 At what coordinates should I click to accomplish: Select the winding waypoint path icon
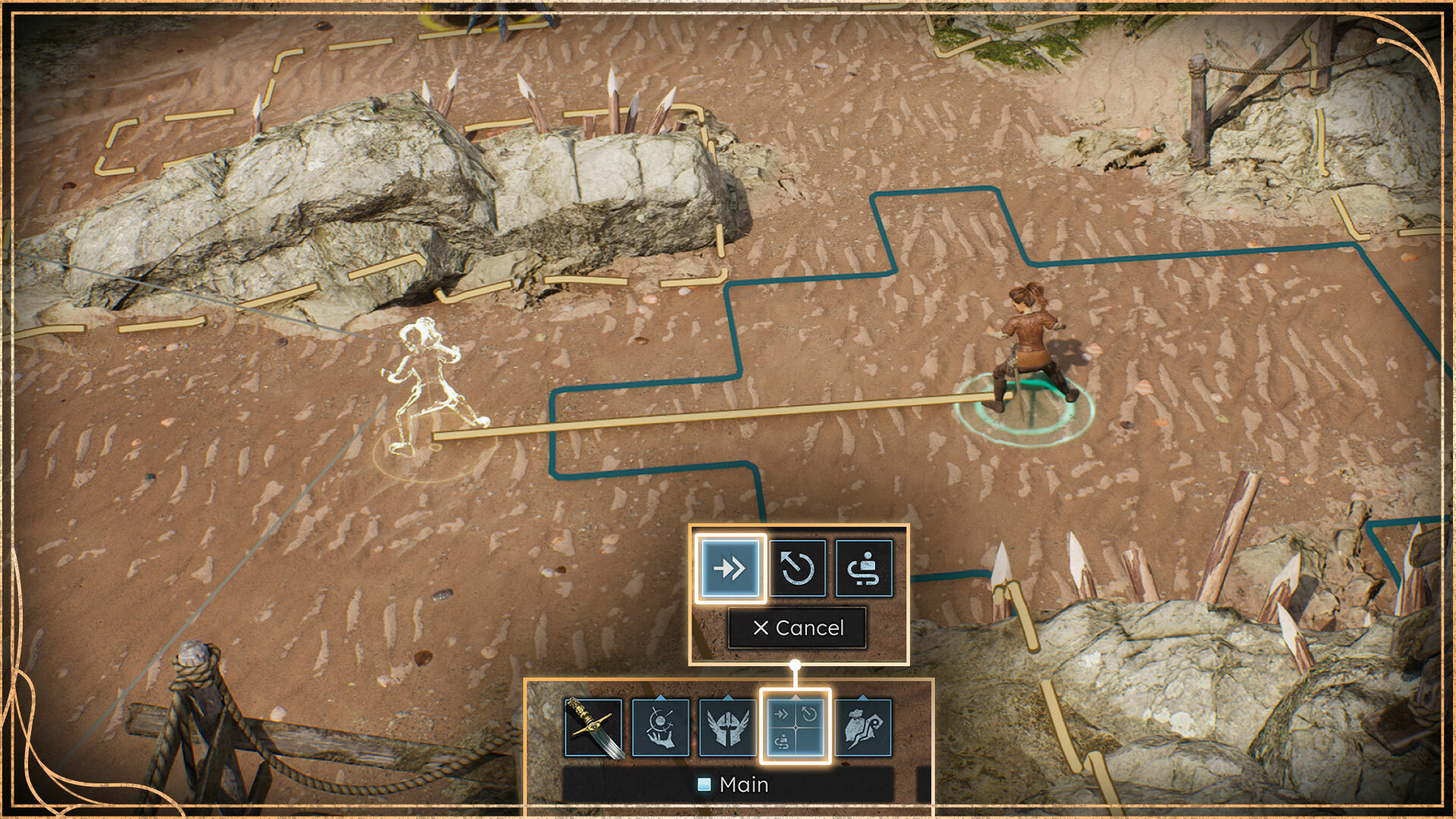[864, 569]
